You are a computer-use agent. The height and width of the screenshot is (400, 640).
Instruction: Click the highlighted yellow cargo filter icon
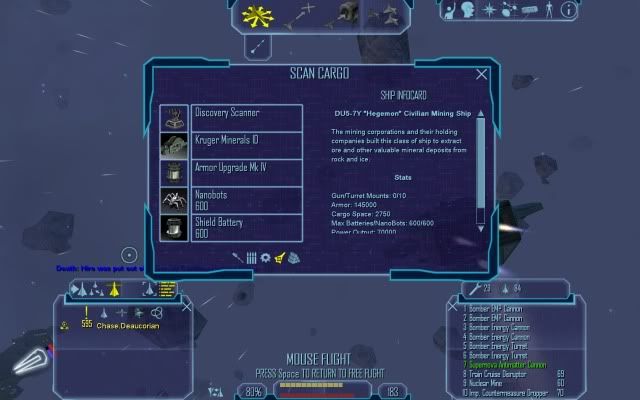[x=280, y=258]
